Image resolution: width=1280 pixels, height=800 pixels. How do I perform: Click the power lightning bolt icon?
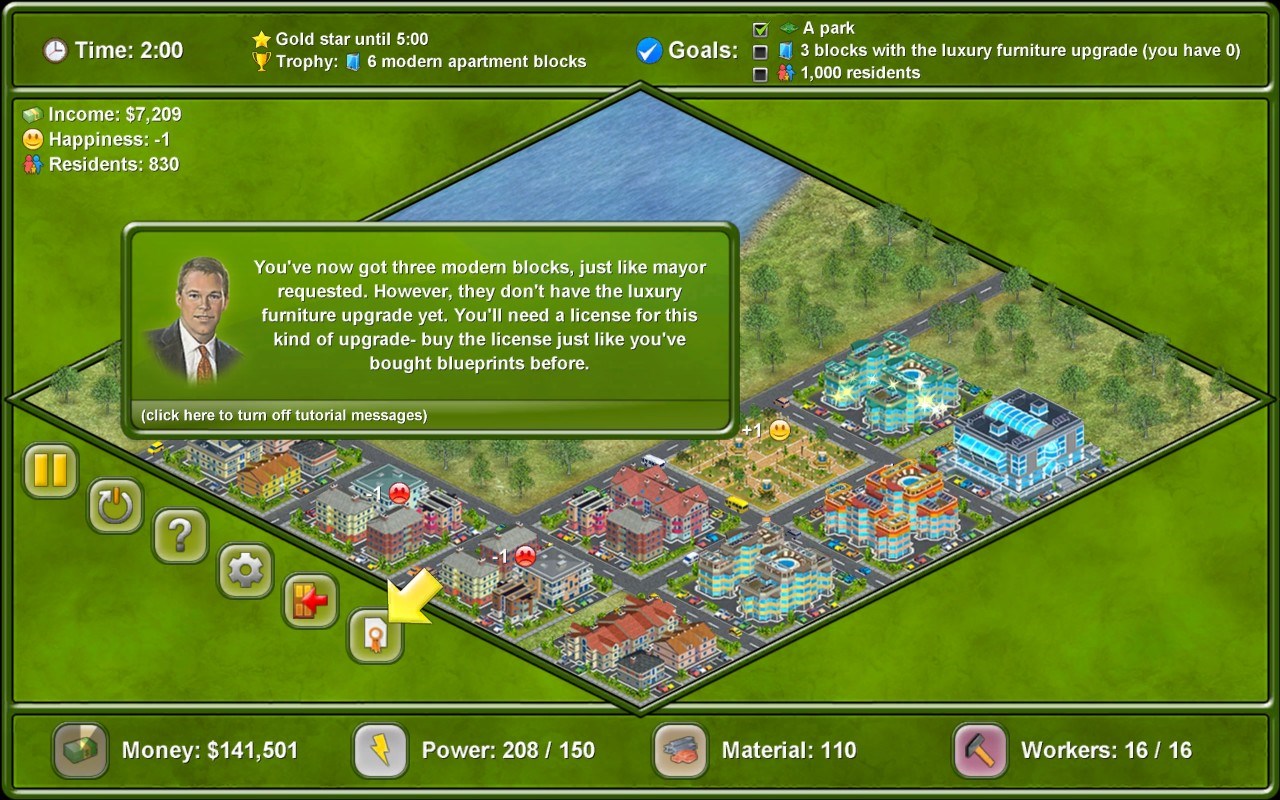[379, 751]
